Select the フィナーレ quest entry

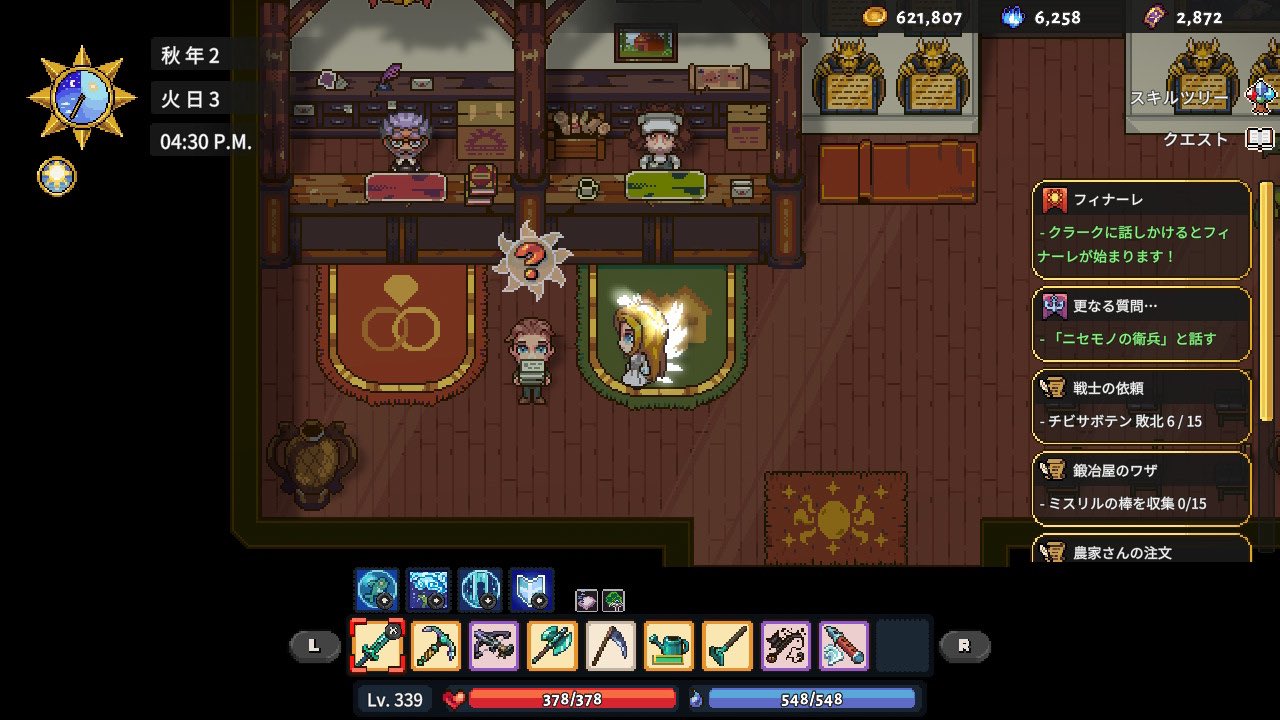1142,229
